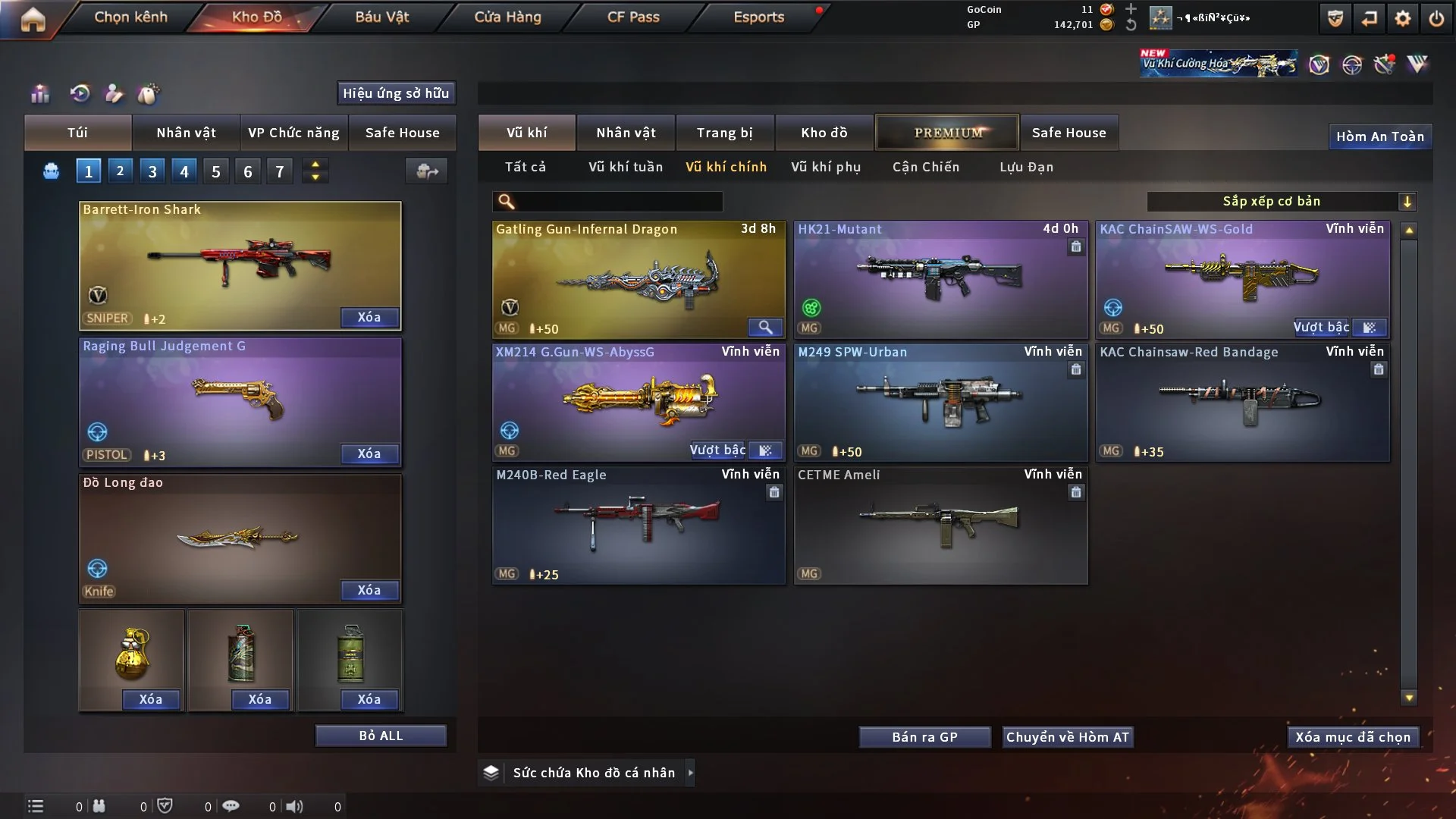Open the settings gear icon
Screen dimensions: 1456x819
pos(1402,18)
